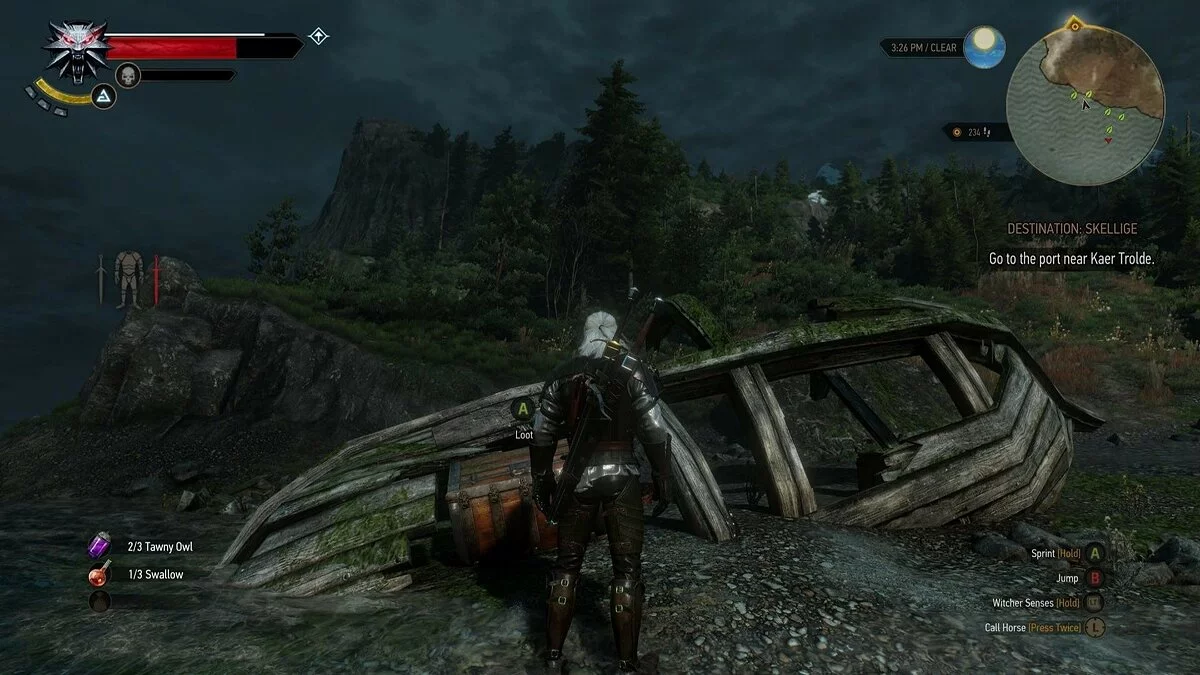Select the Swallow potion slot
Image resolution: width=1200 pixels, height=675 pixels.
tap(100, 575)
